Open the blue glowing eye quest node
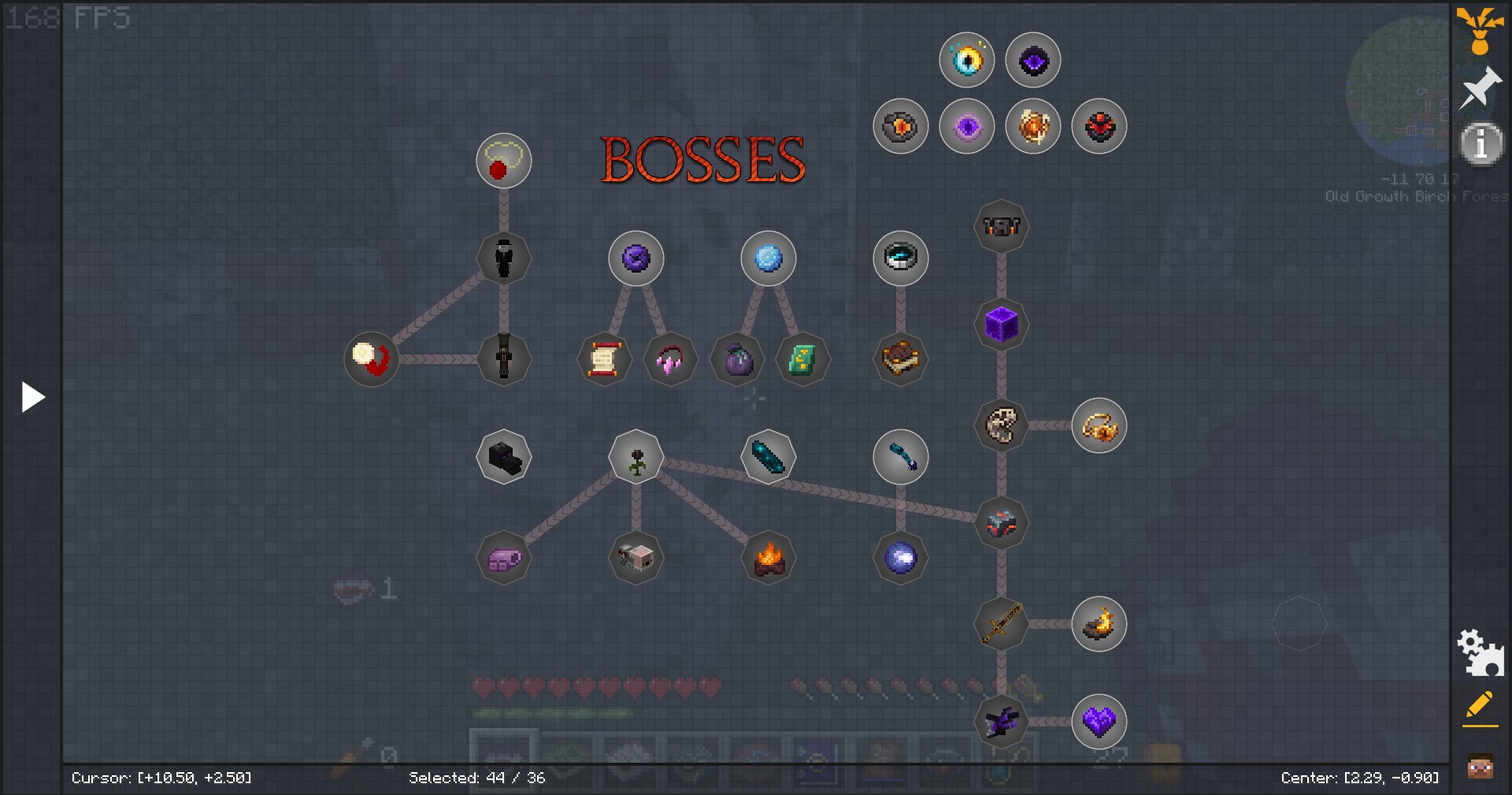This screenshot has width=1512, height=795. coord(967,60)
